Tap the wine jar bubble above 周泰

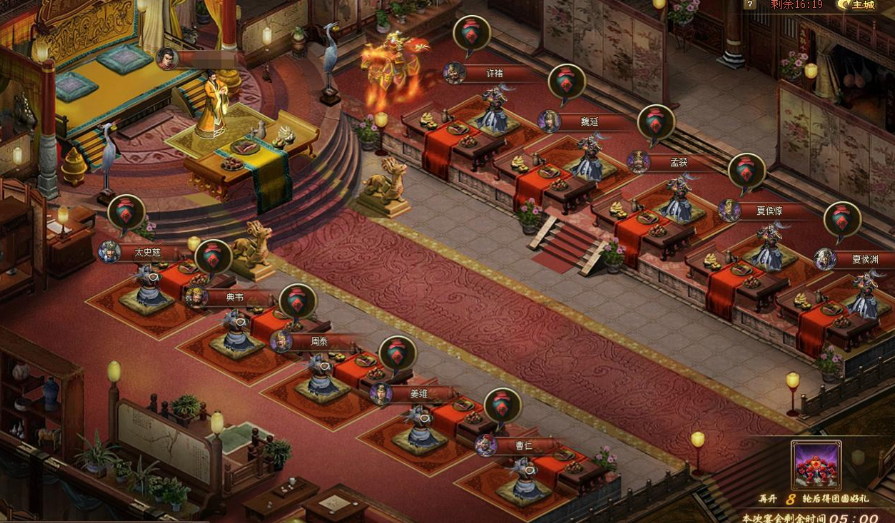(x=297, y=302)
